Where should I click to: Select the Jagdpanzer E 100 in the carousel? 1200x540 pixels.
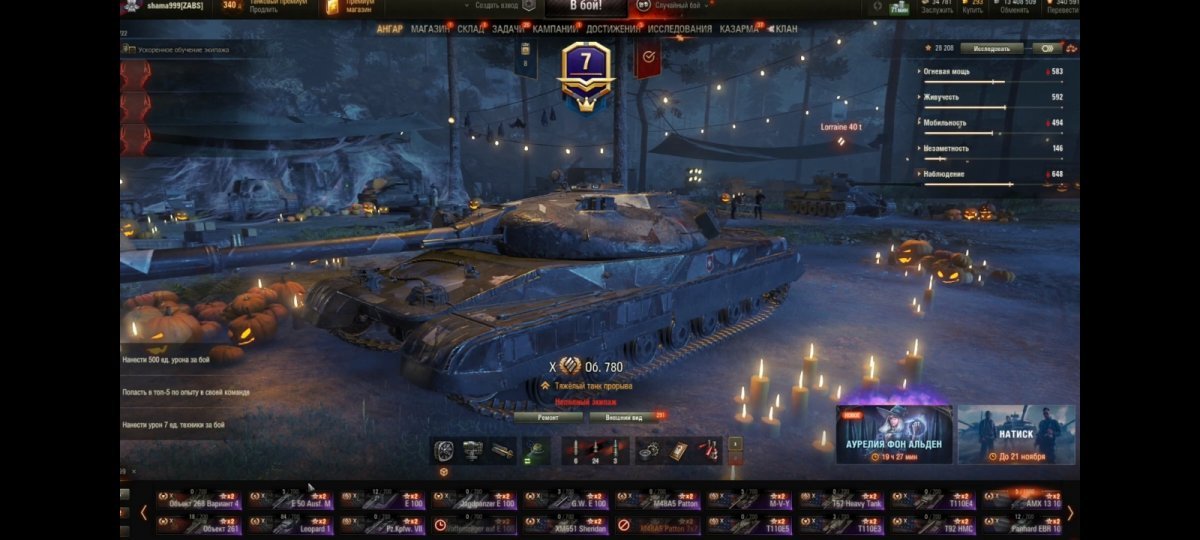(x=474, y=499)
